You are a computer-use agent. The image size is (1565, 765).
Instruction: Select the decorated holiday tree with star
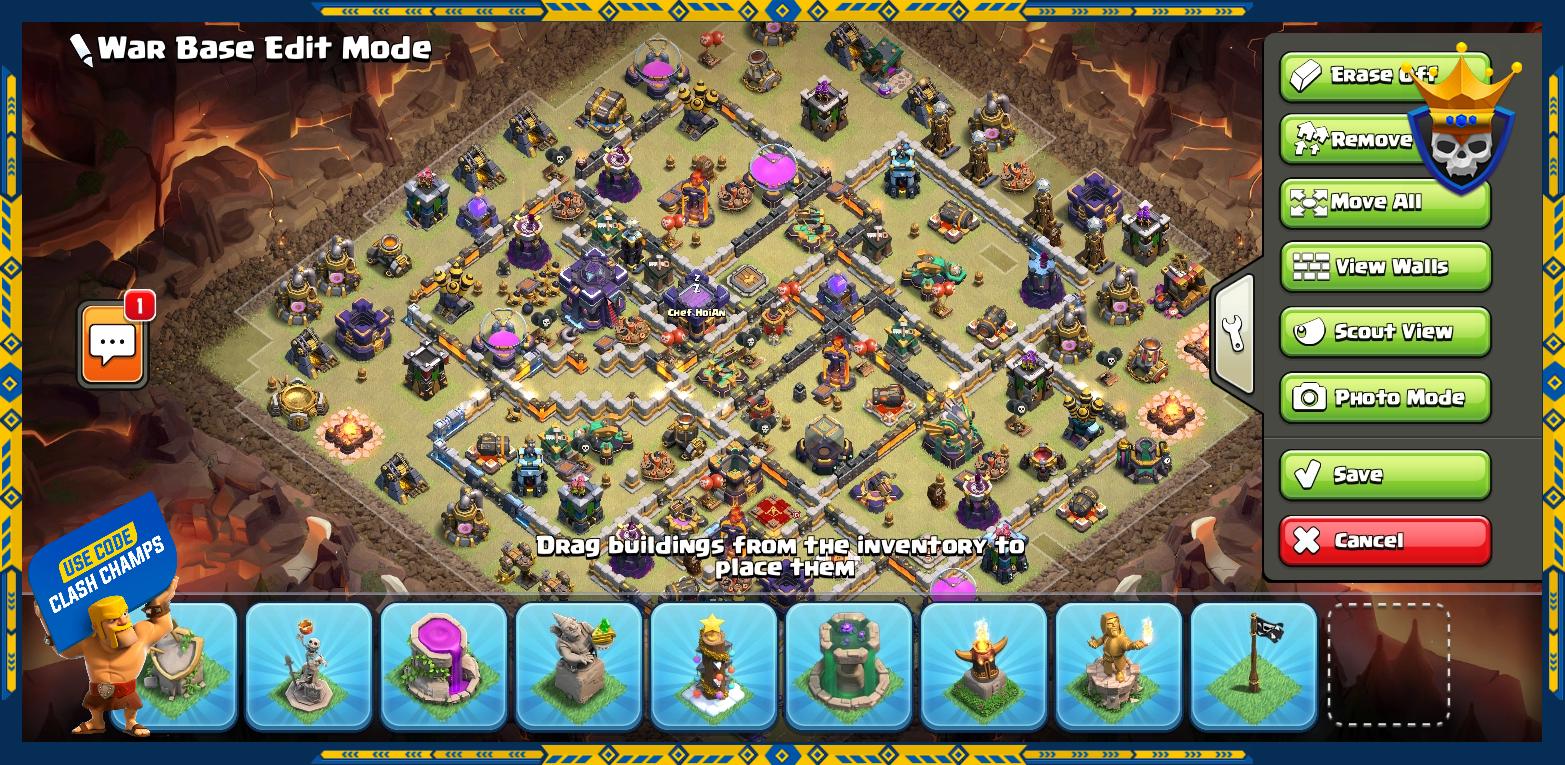pyautogui.click(x=713, y=665)
